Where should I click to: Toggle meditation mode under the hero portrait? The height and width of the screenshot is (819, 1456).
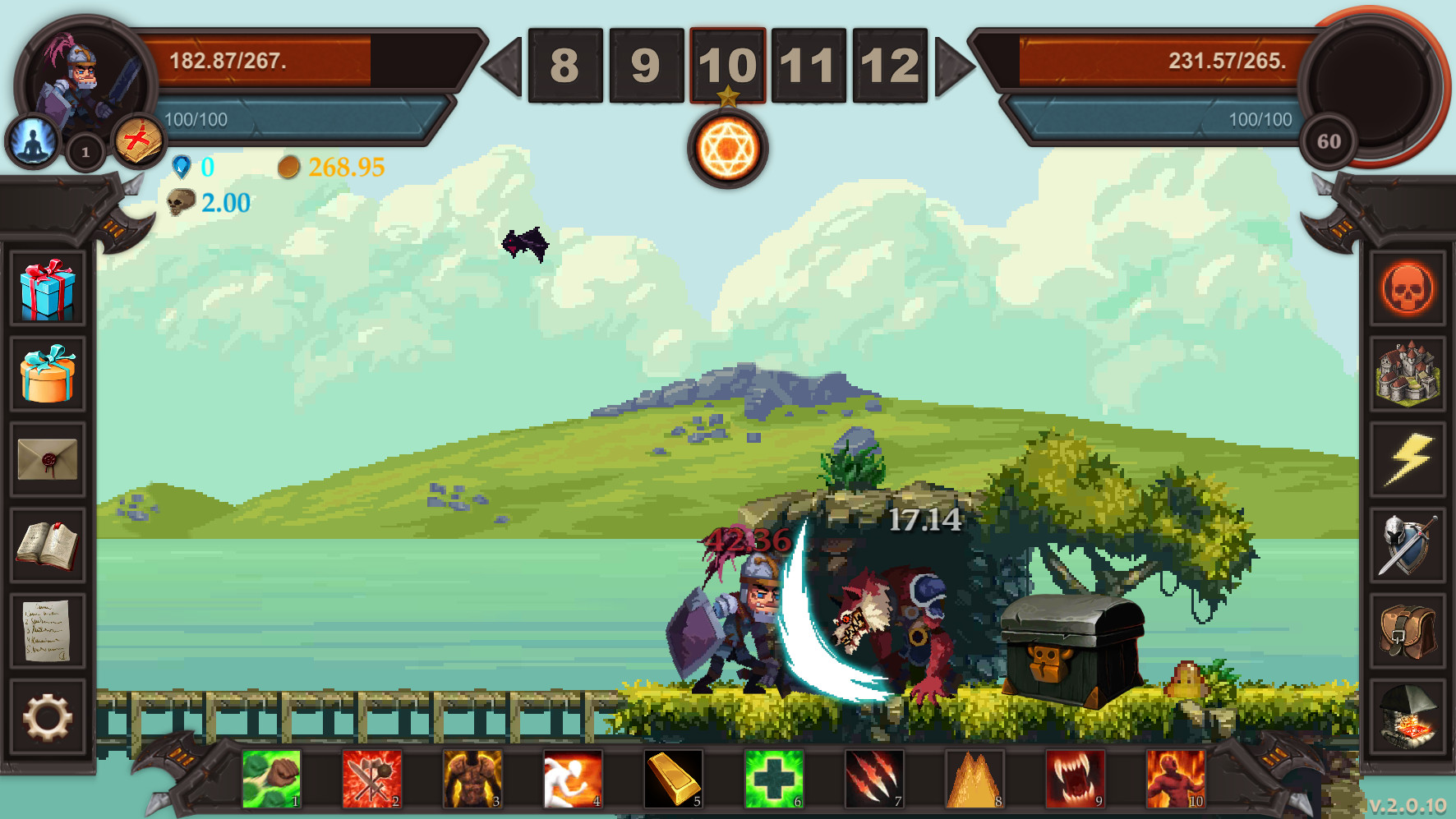click(x=30, y=140)
